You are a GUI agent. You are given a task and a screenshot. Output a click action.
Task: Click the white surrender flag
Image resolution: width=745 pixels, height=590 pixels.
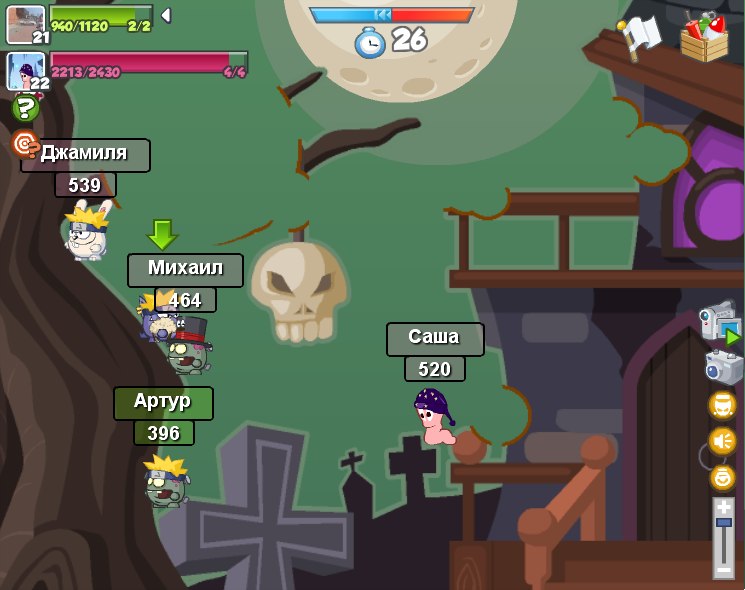tap(639, 37)
